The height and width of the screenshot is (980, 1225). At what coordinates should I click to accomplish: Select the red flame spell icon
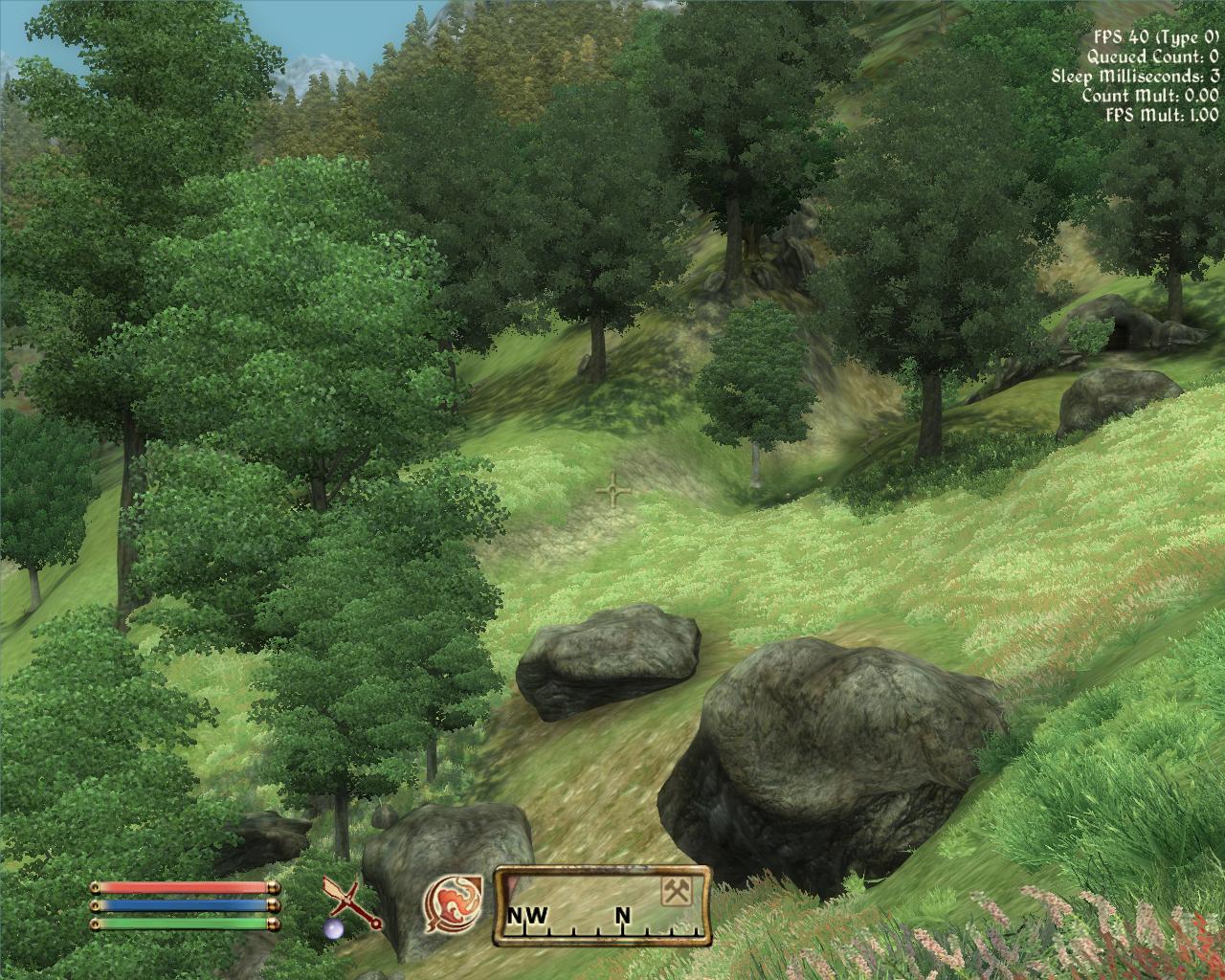[452, 903]
